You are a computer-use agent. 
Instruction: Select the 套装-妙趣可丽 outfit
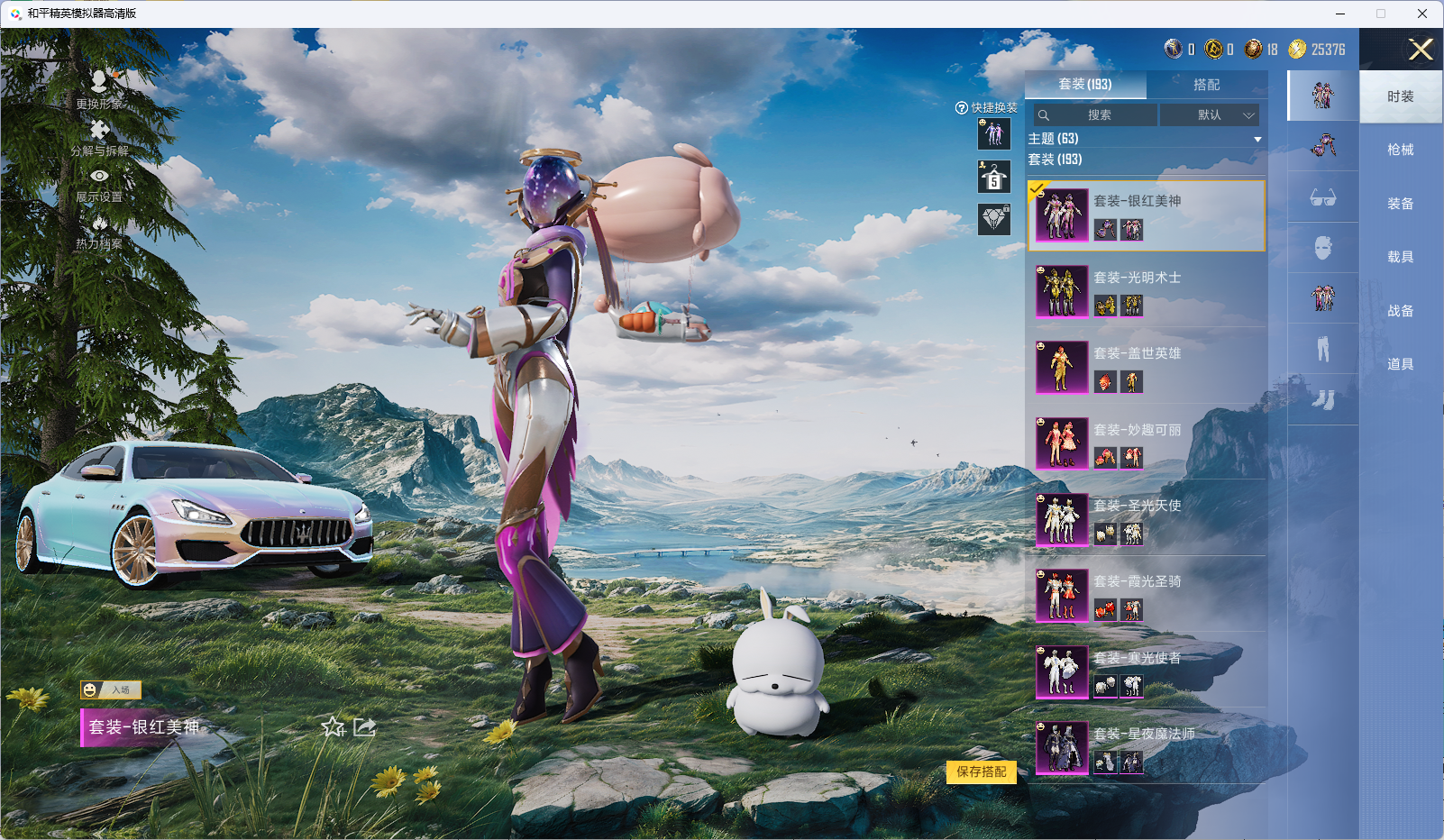pyautogui.click(x=1146, y=443)
